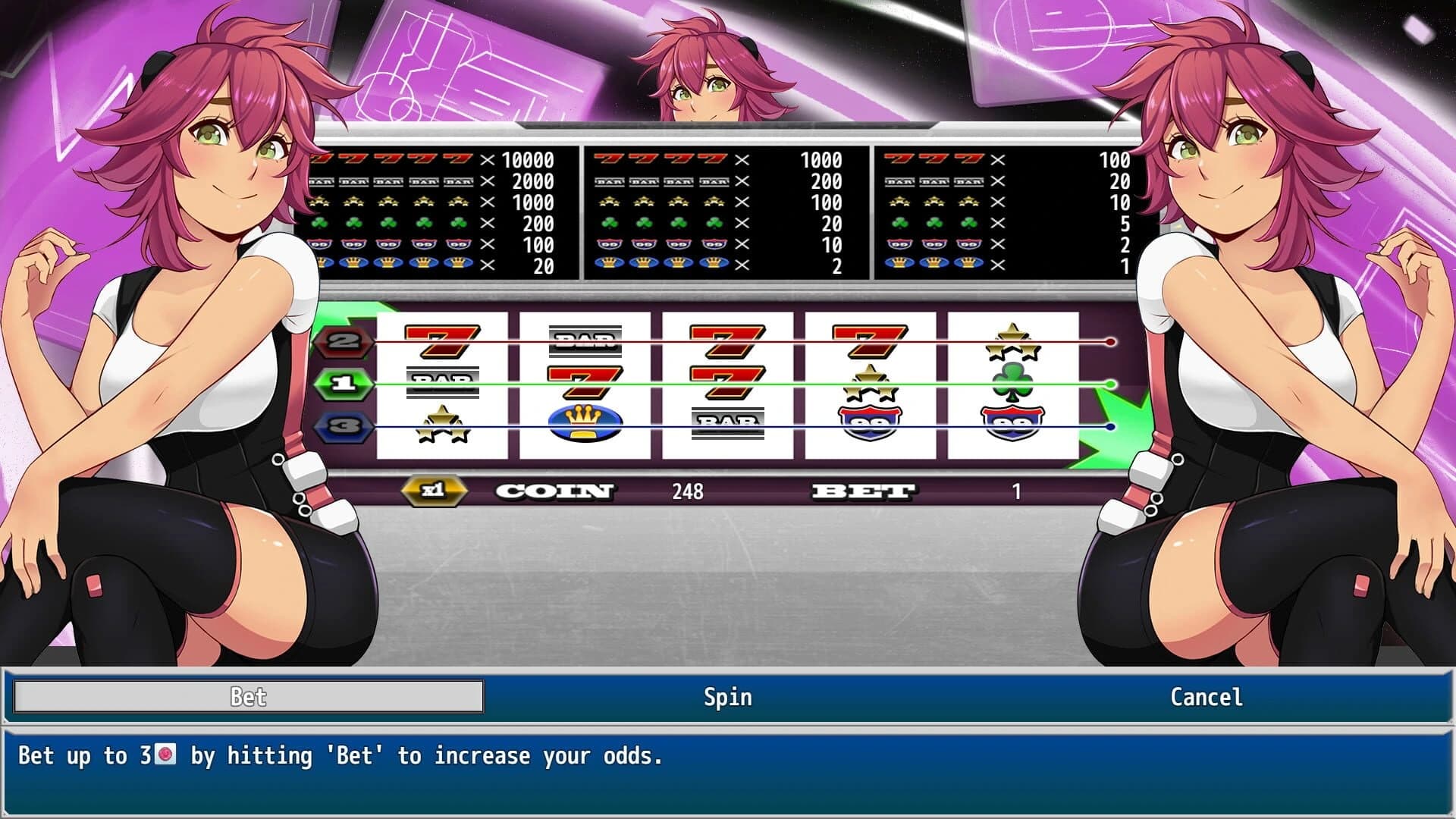Toggle payline 2 red hexagon marker
1456x819 pixels.
[345, 343]
